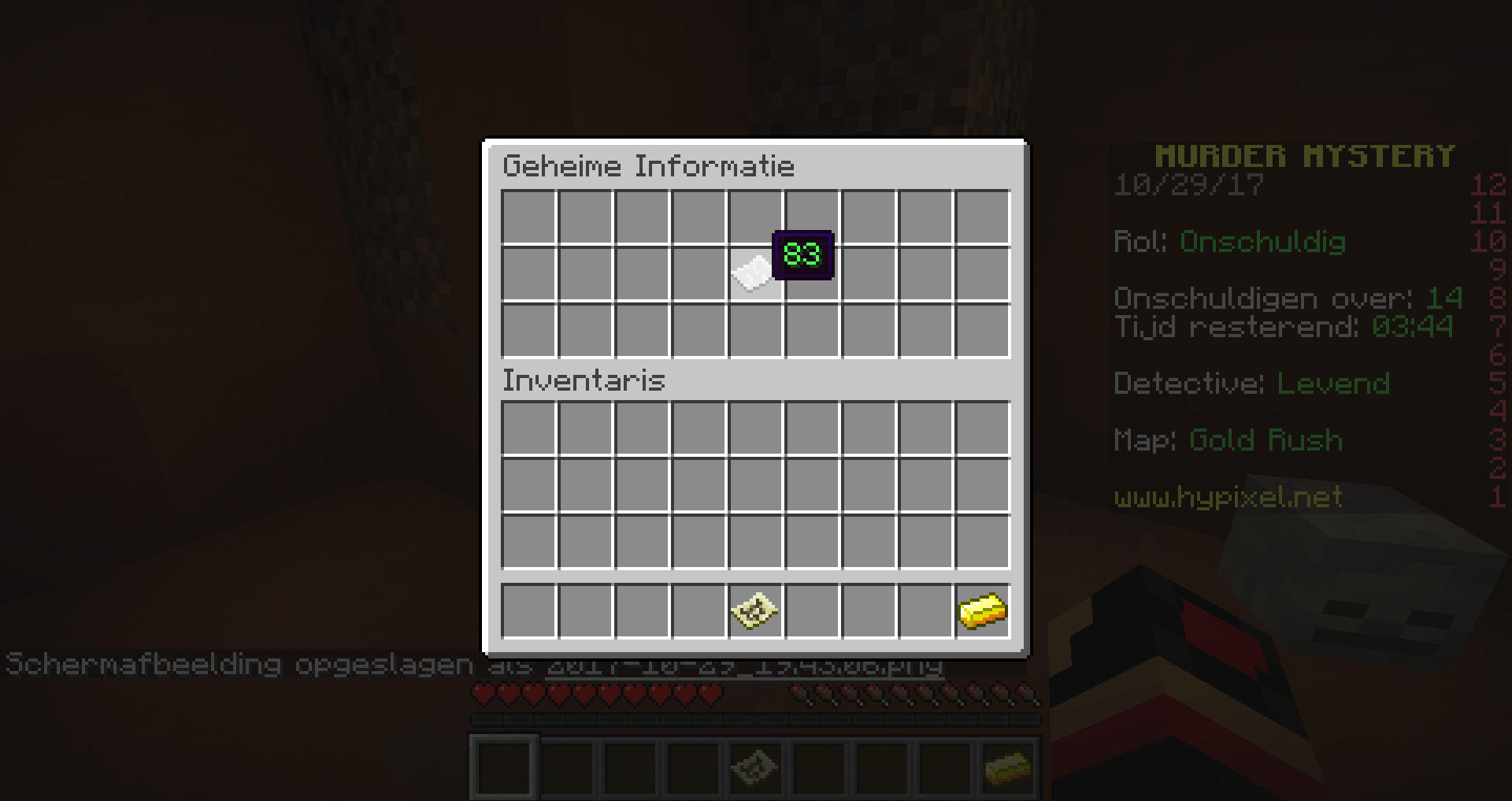Click the Map: Gold Rush sidebar entry
The height and width of the screenshot is (801, 1512).
[1228, 439]
